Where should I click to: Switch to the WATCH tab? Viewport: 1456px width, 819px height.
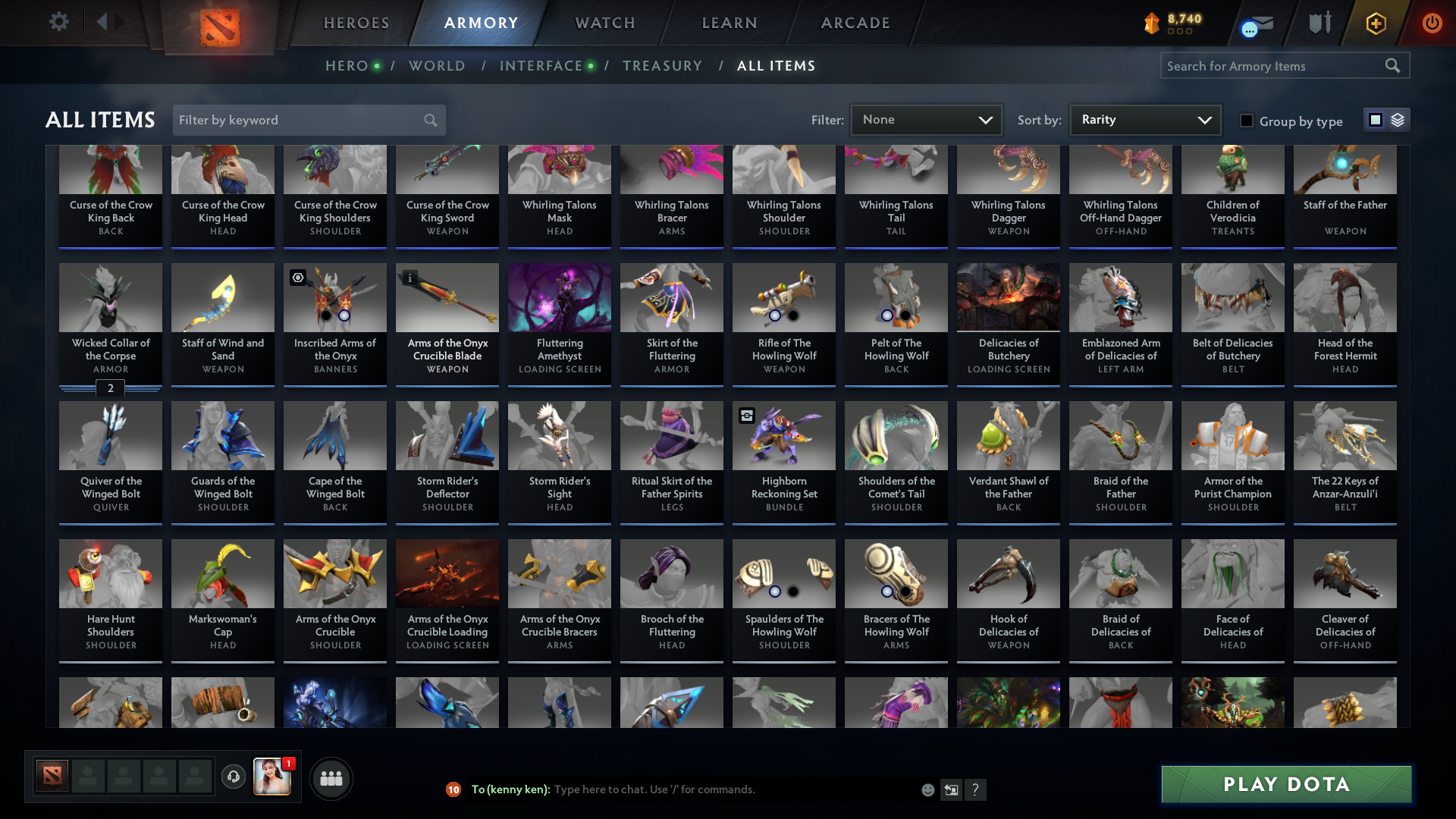(x=604, y=23)
